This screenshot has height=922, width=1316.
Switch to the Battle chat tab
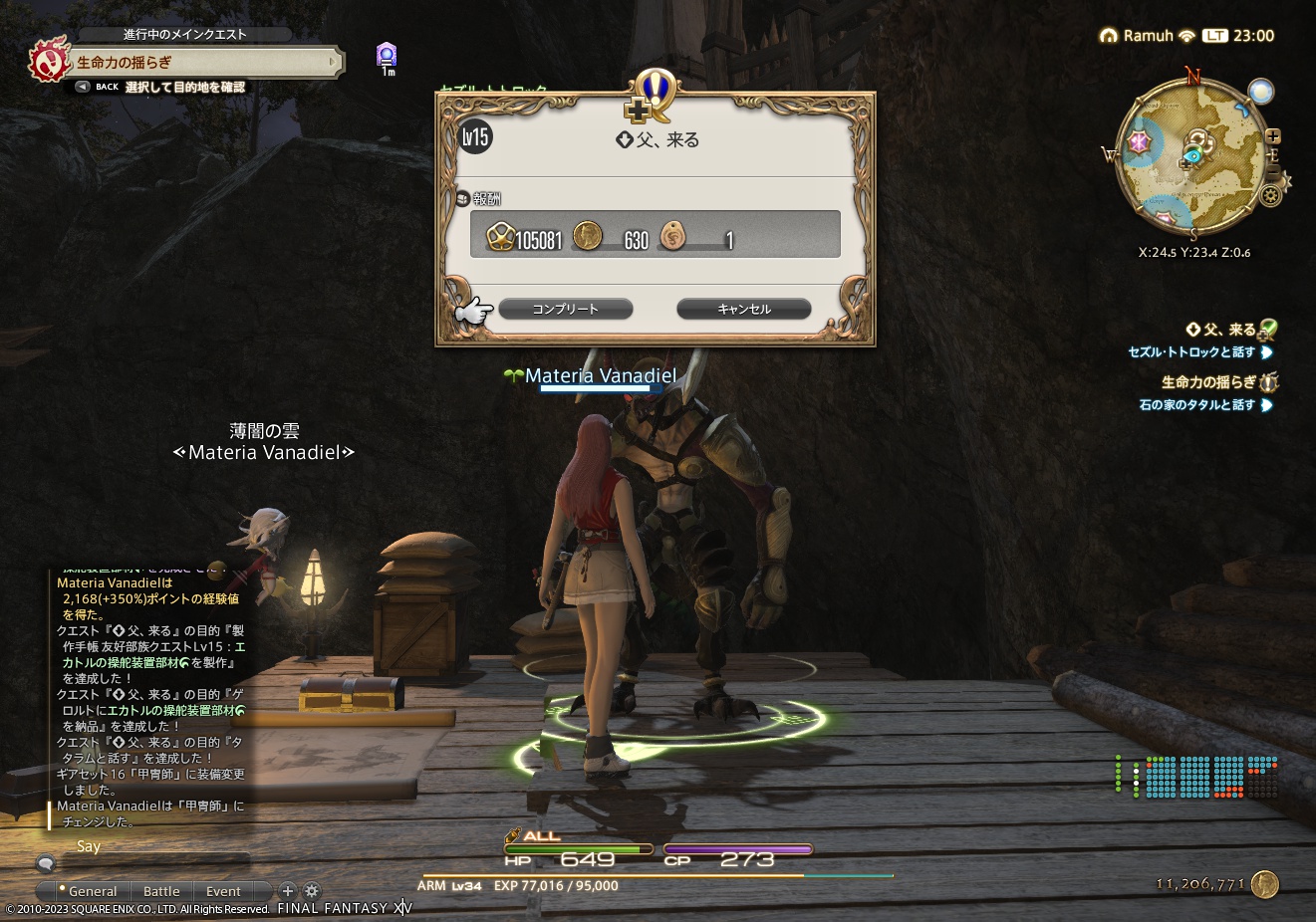pos(160,891)
